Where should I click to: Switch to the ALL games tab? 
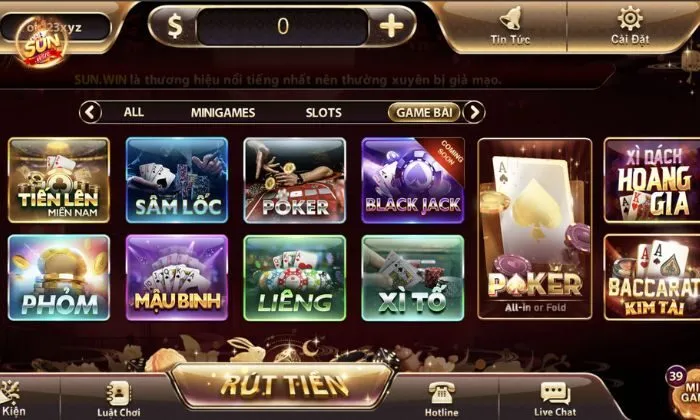coord(133,112)
